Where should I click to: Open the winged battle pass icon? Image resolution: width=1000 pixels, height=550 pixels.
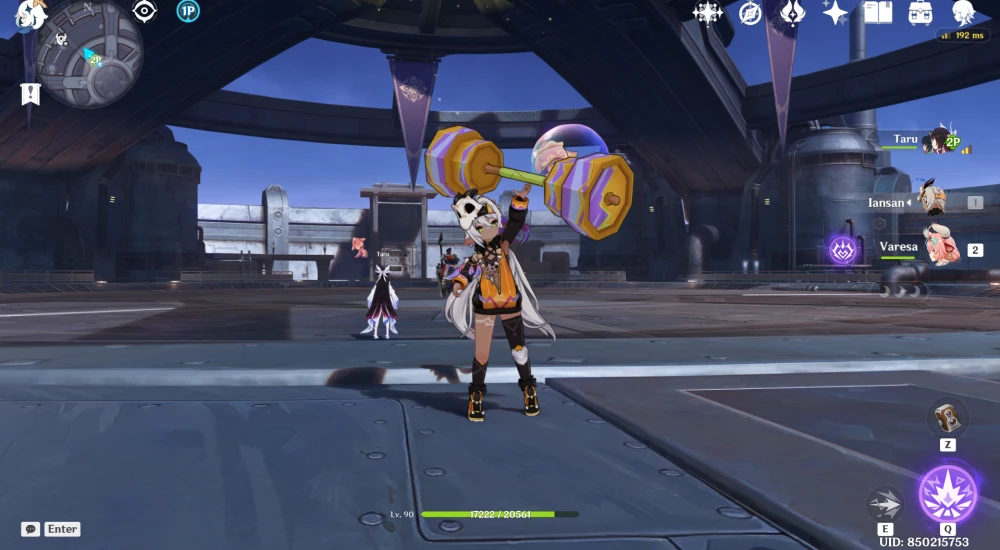[x=792, y=12]
